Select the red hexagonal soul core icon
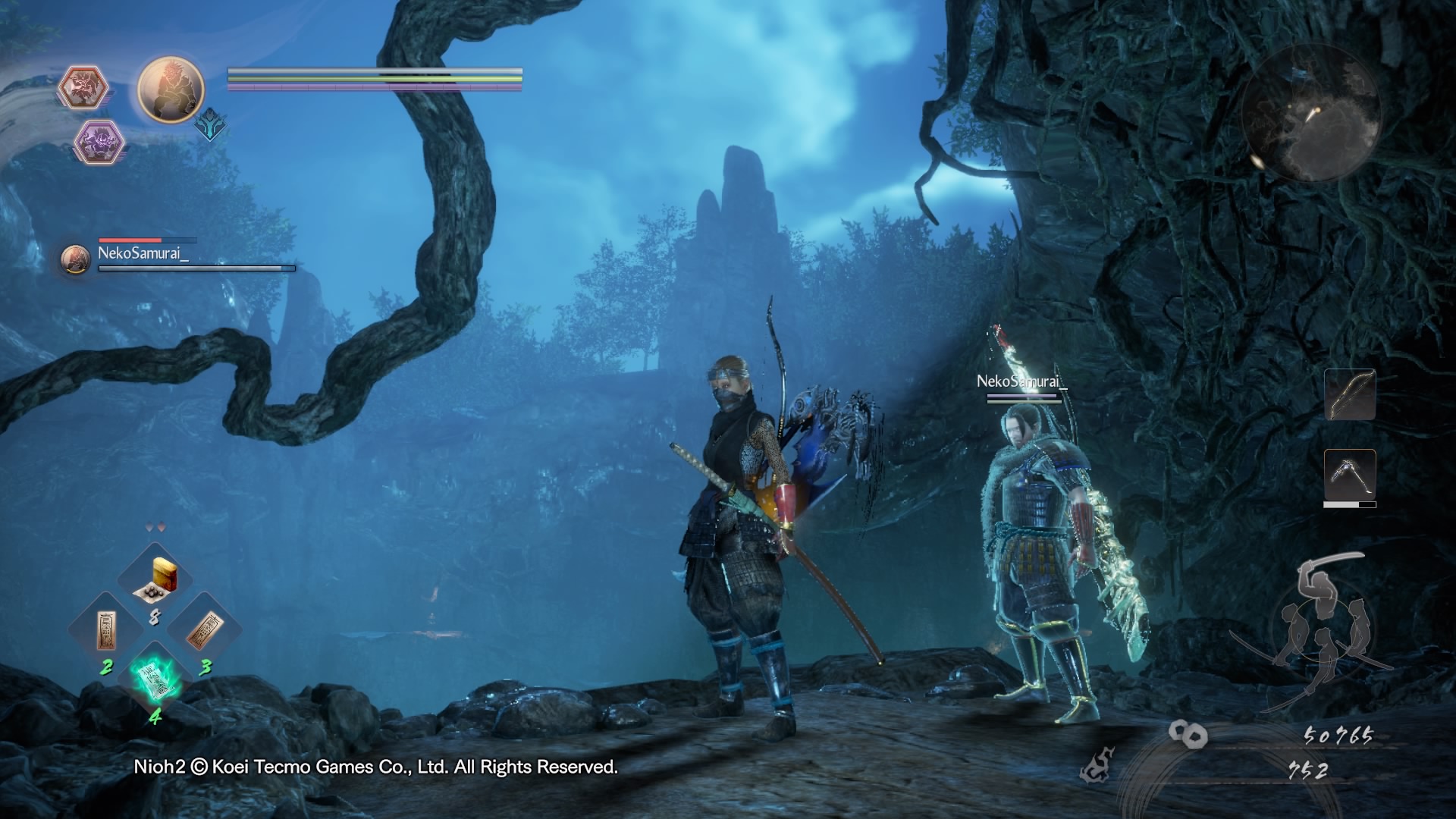This screenshot has width=1456, height=819. tap(83, 86)
